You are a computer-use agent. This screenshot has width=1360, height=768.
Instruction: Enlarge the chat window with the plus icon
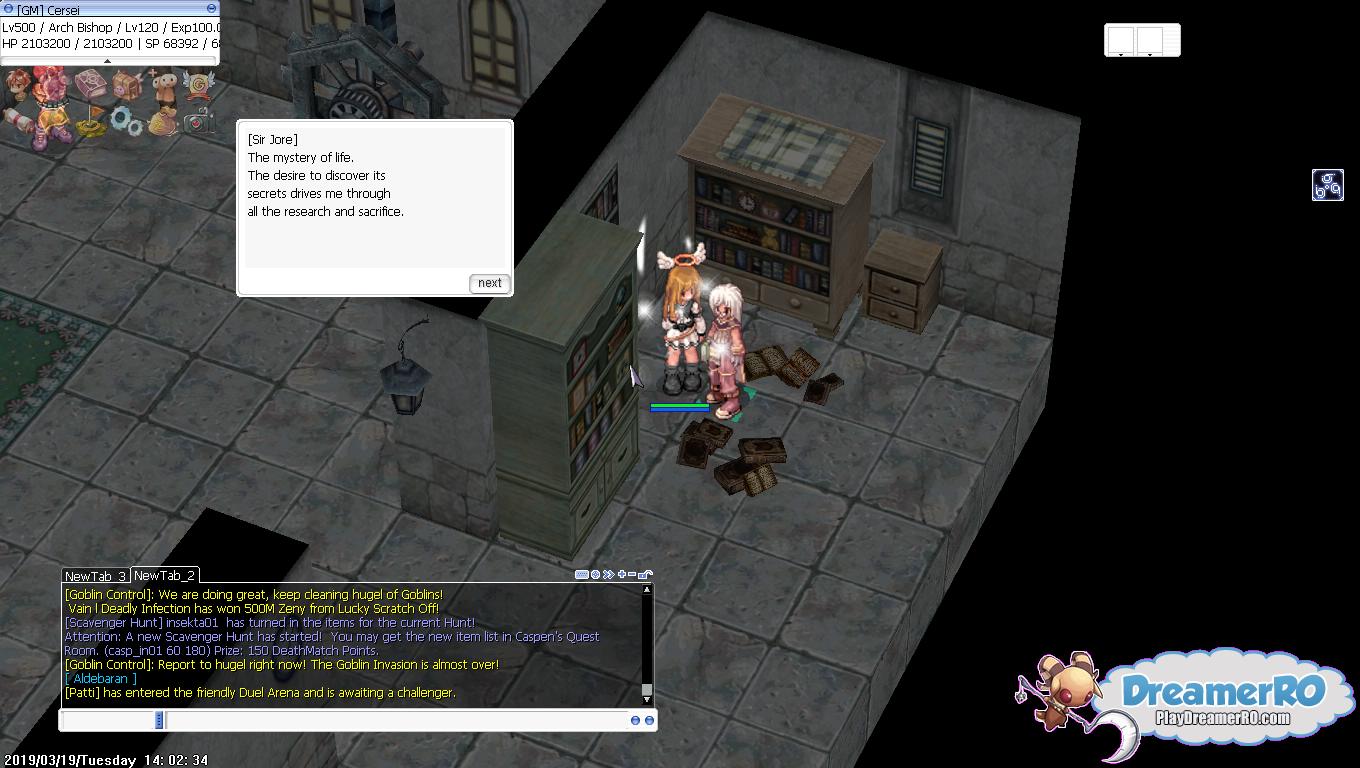coord(621,575)
